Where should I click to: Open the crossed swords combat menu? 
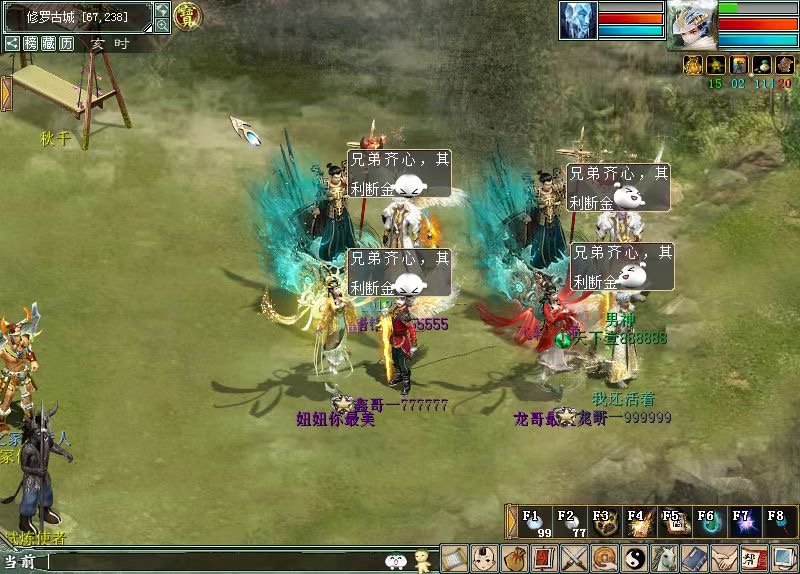click(x=574, y=558)
